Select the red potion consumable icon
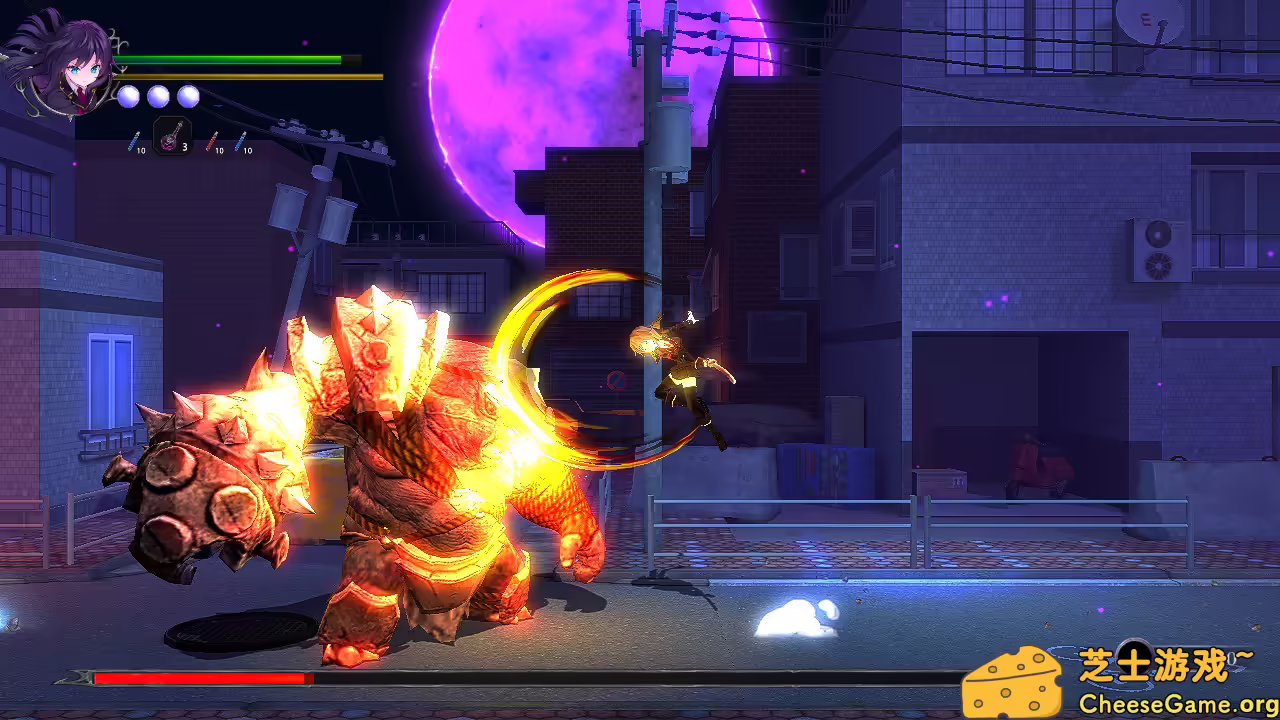The width and height of the screenshot is (1280, 720). click(212, 140)
